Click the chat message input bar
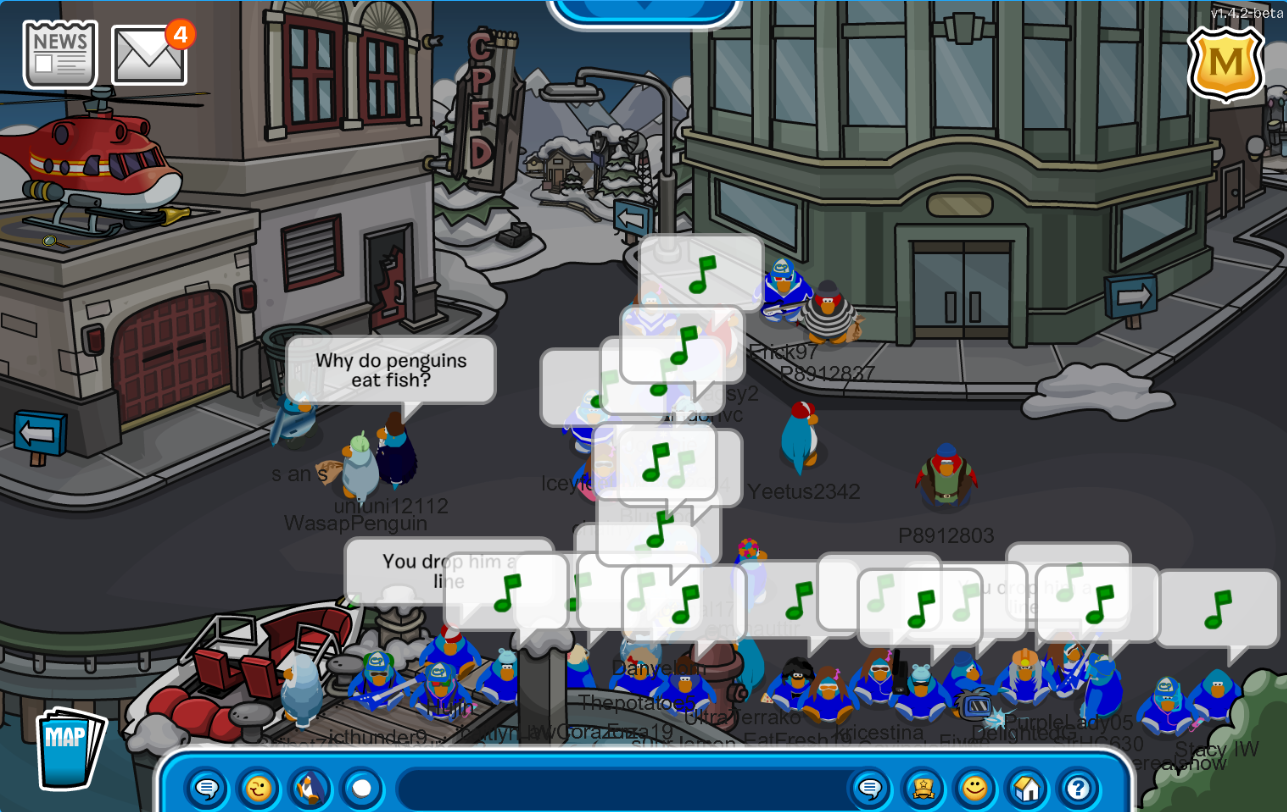 click(620, 789)
